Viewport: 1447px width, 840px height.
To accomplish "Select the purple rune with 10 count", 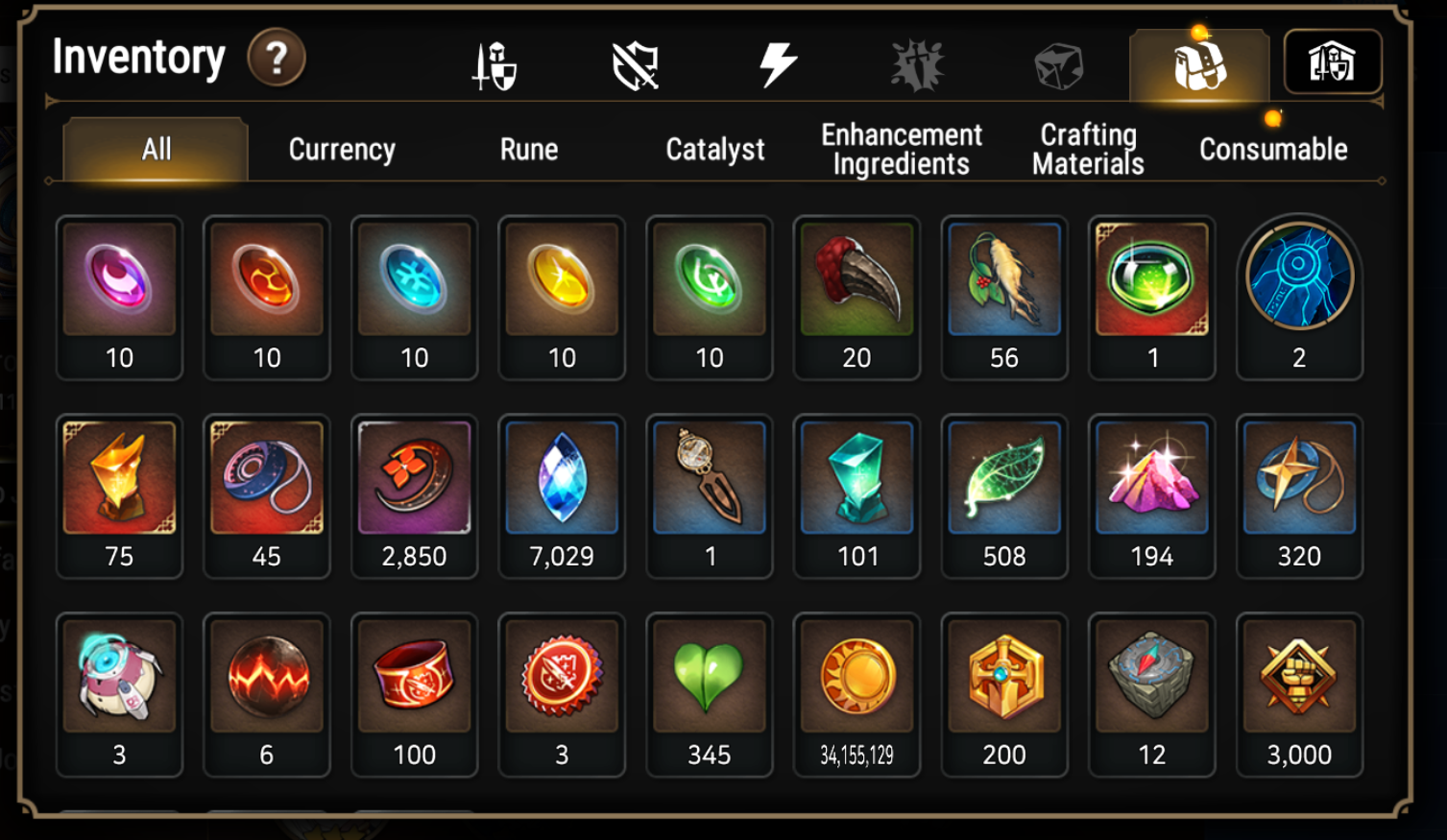I will 119,297.
